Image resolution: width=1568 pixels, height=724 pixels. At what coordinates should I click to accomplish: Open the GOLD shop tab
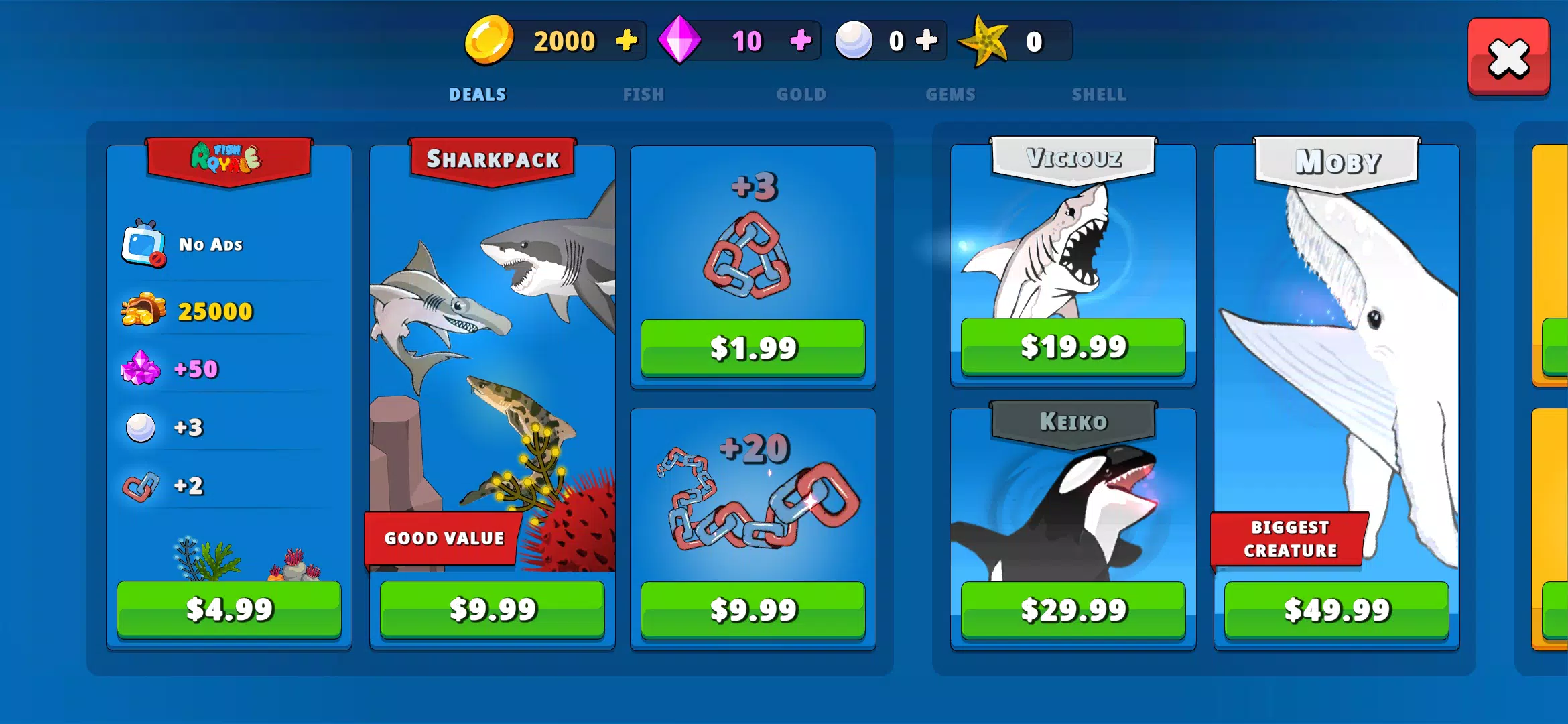coord(801,94)
